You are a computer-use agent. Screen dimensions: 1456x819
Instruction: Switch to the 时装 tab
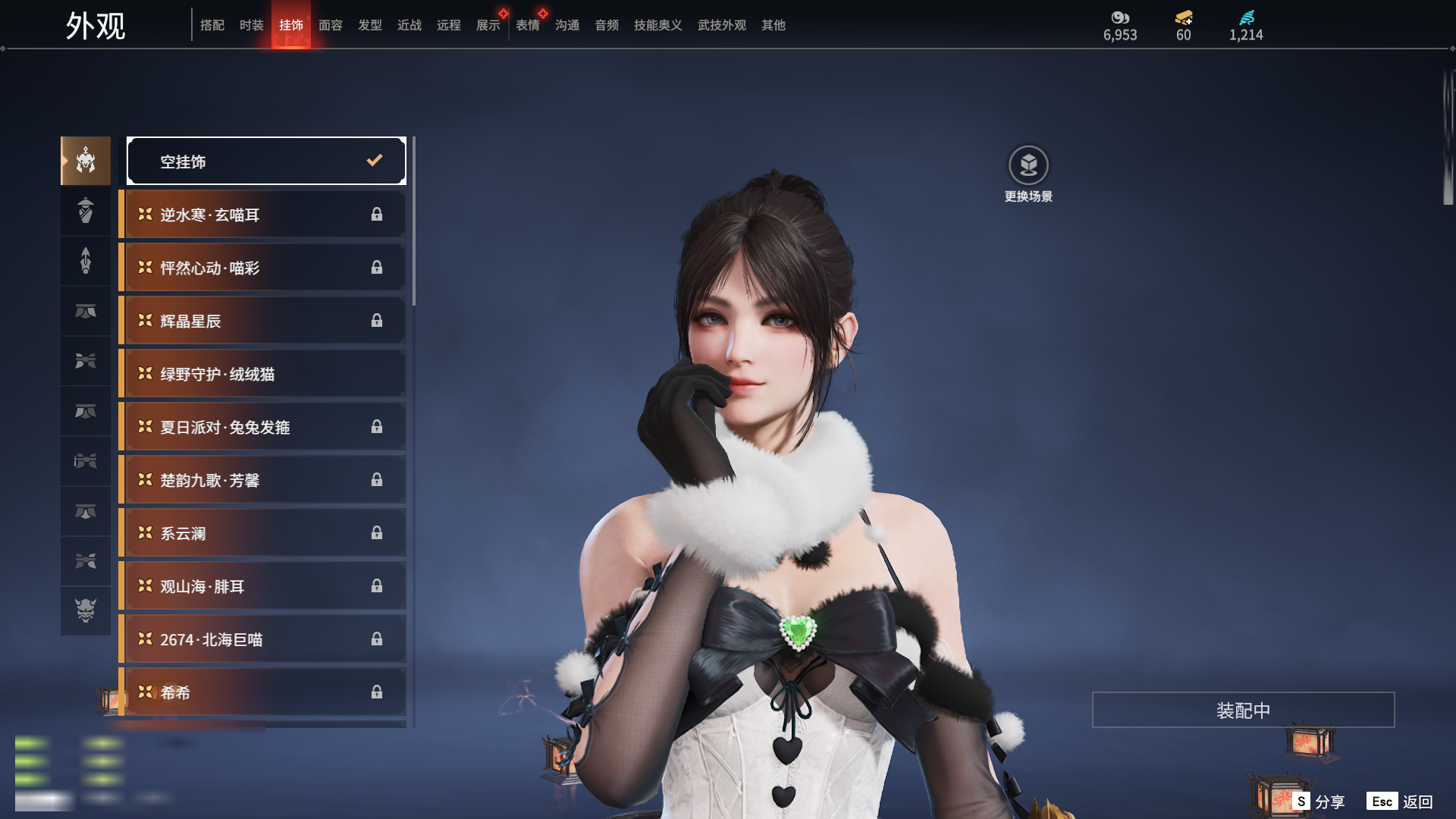[x=251, y=25]
